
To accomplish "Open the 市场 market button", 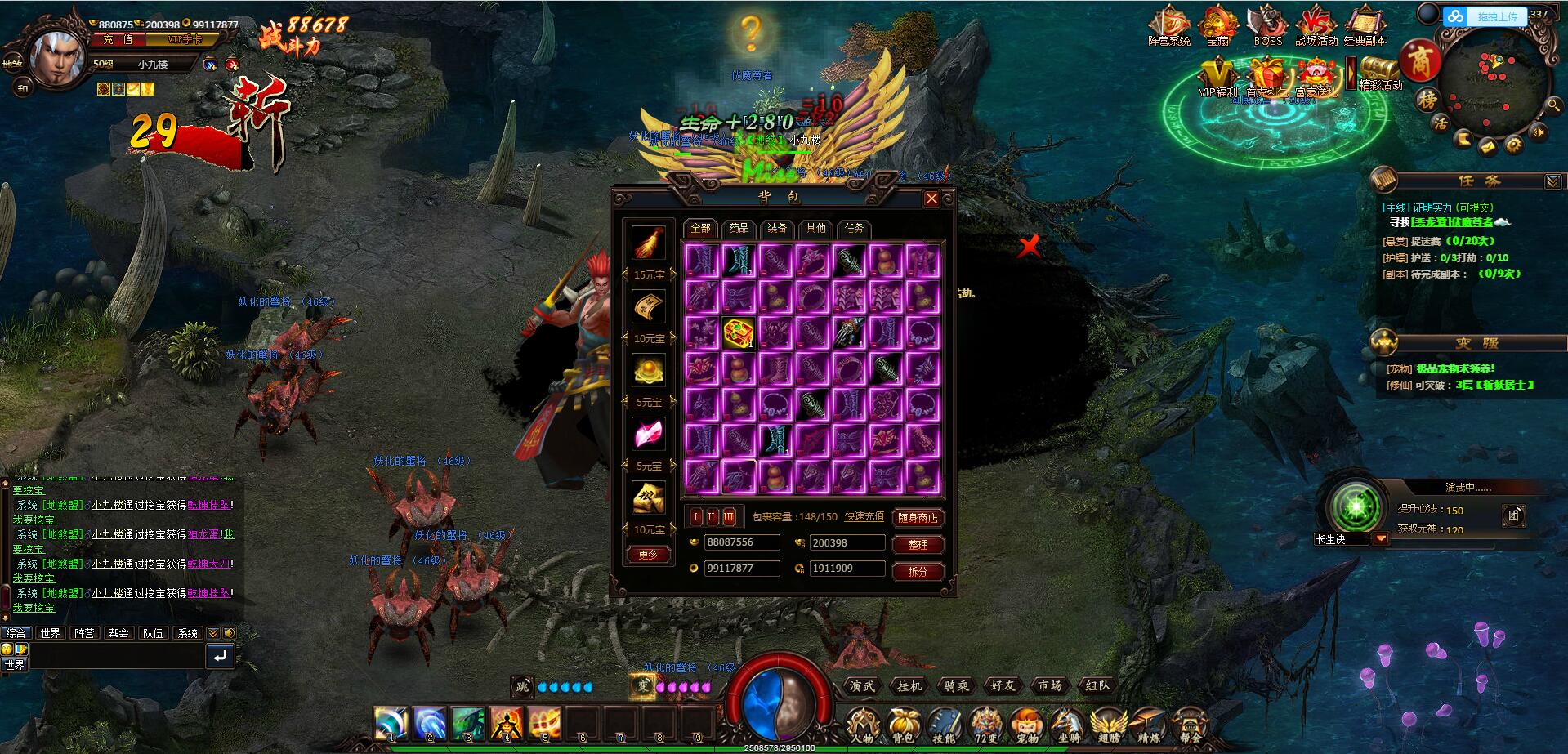I will click(1049, 686).
